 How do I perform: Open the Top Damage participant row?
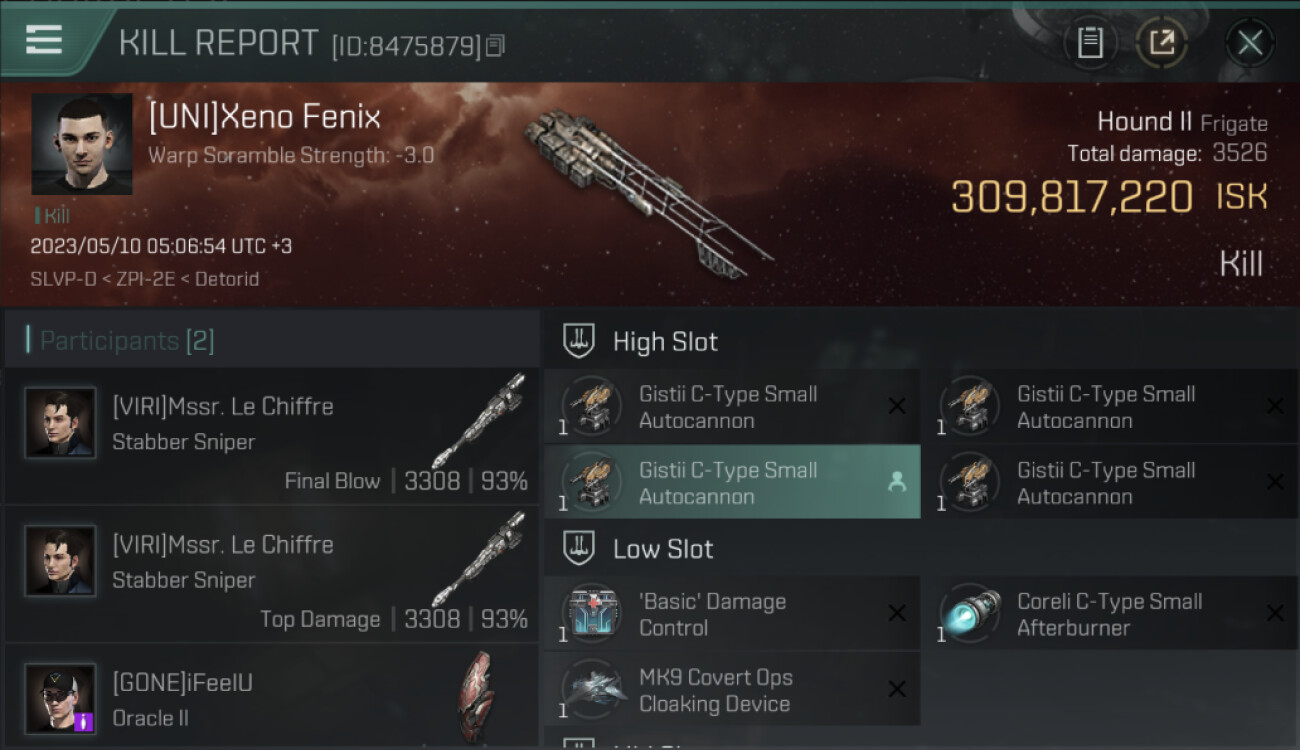coord(271,576)
